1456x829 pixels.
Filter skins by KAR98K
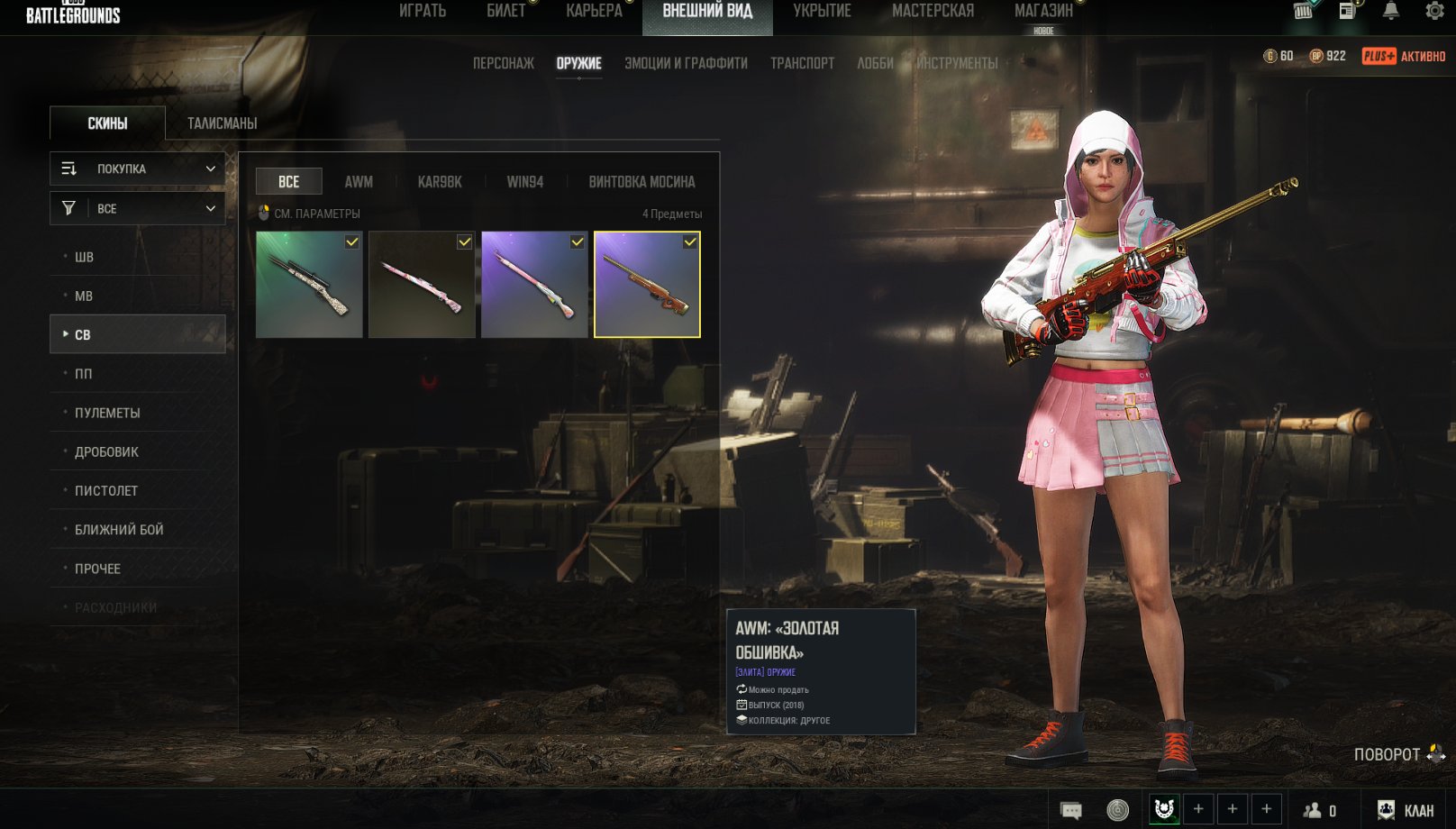click(x=440, y=182)
